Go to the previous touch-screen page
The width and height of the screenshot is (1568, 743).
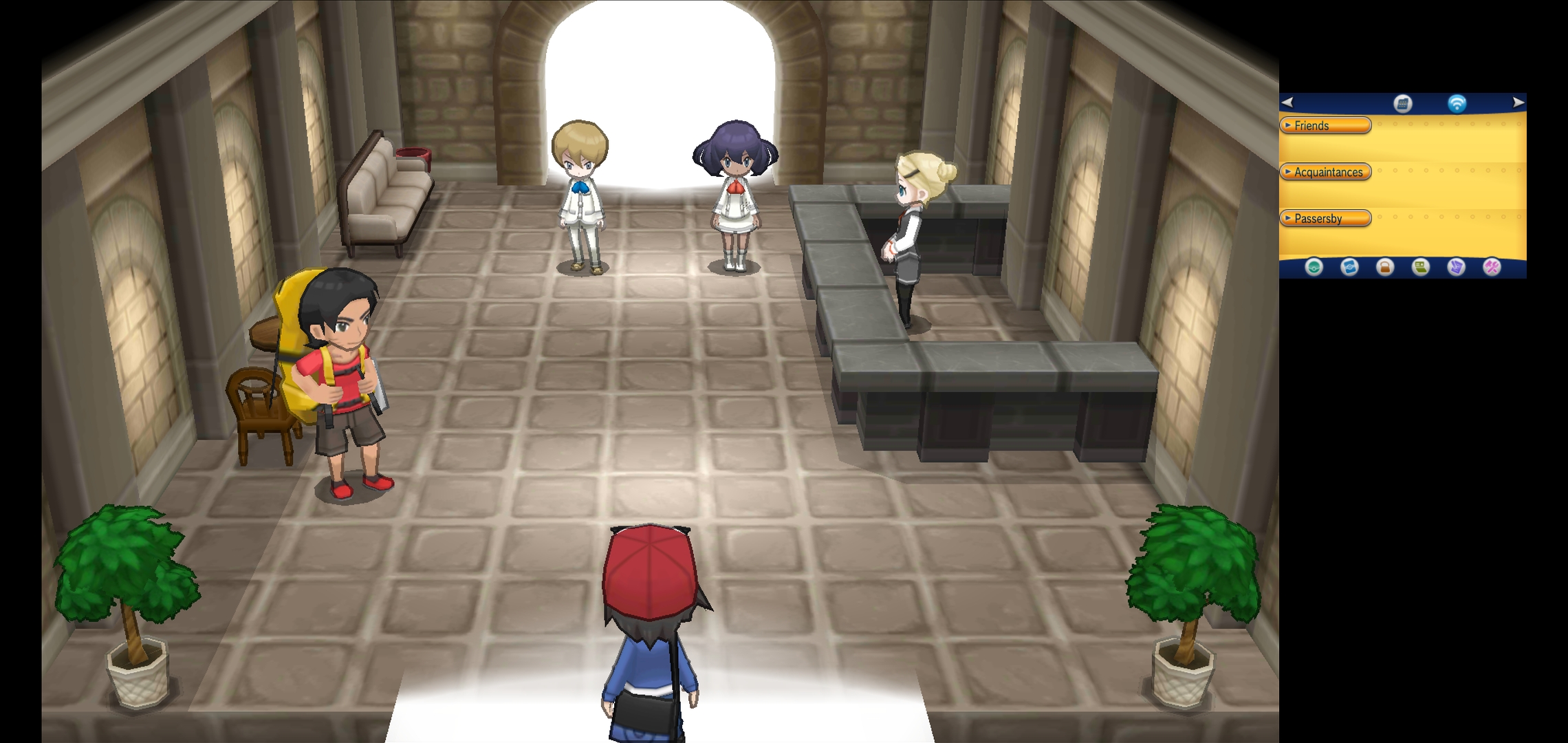click(1287, 103)
